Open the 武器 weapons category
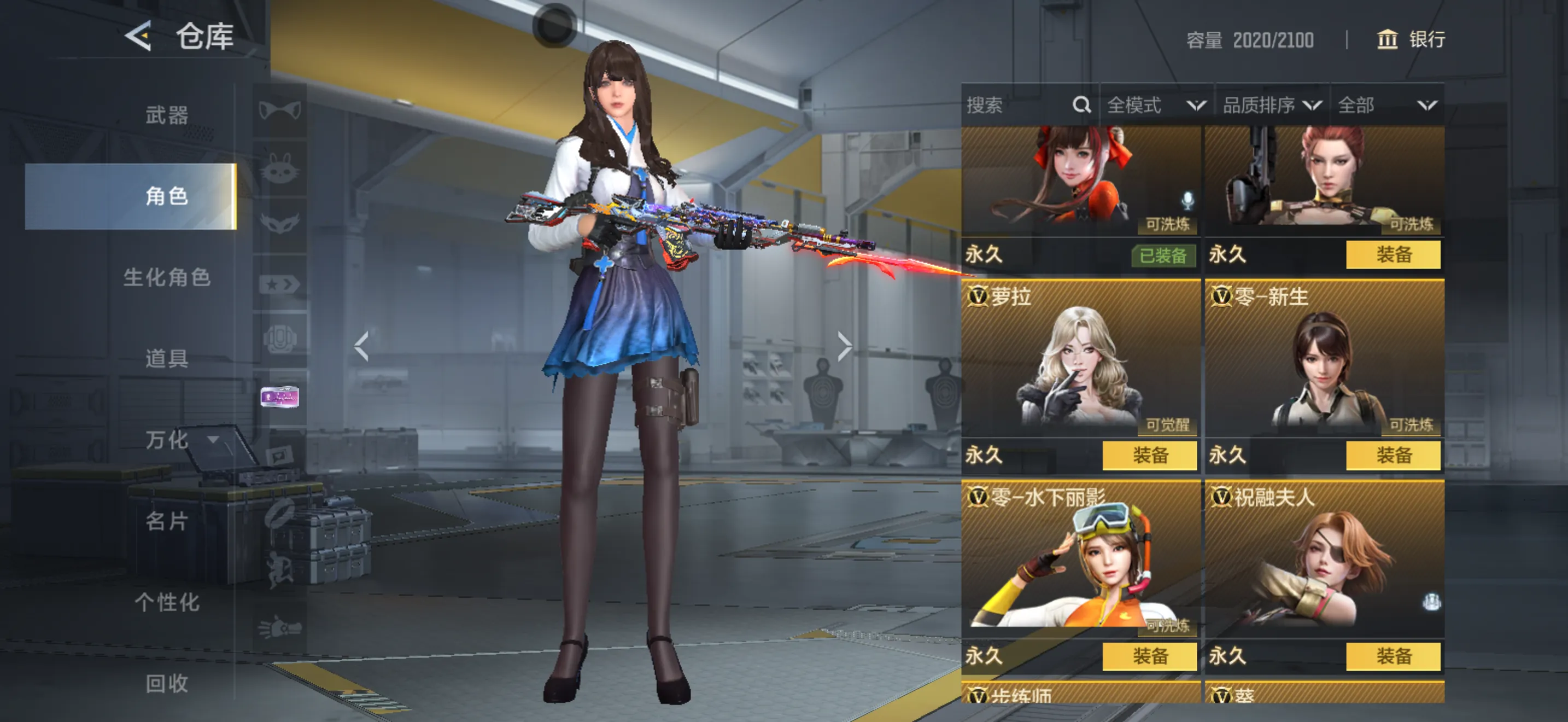Image resolution: width=1568 pixels, height=722 pixels. [x=166, y=115]
